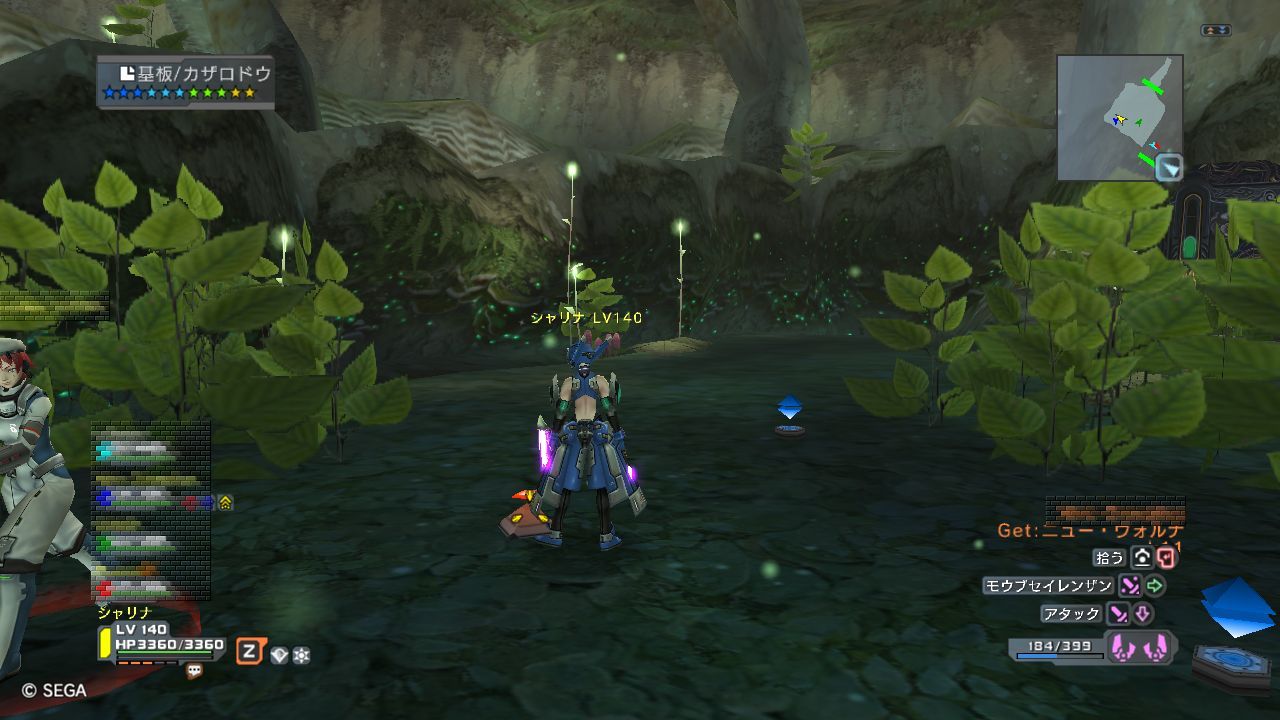Click the yellow chevron party icon
Image resolution: width=1280 pixels, height=720 pixels.
pos(225,502)
